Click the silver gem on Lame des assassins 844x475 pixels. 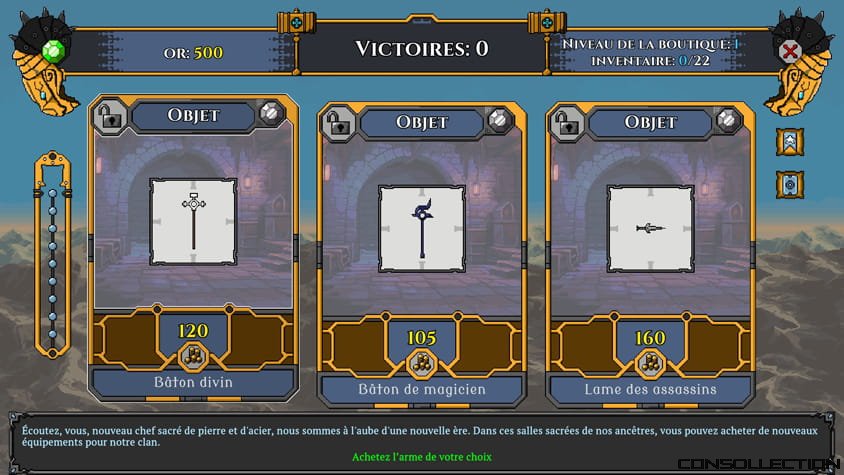(x=727, y=122)
